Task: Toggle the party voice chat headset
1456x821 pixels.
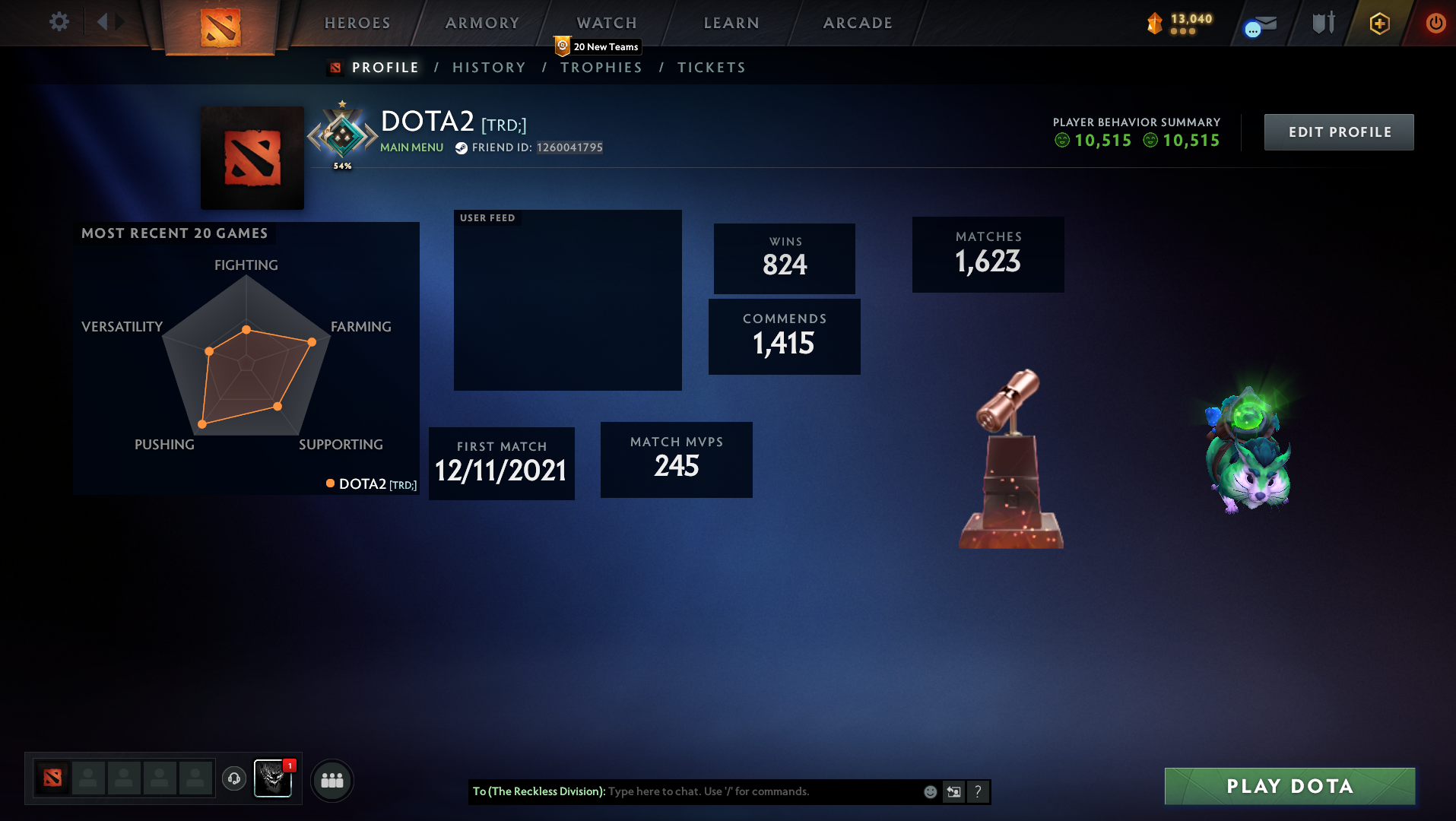Action: (234, 779)
